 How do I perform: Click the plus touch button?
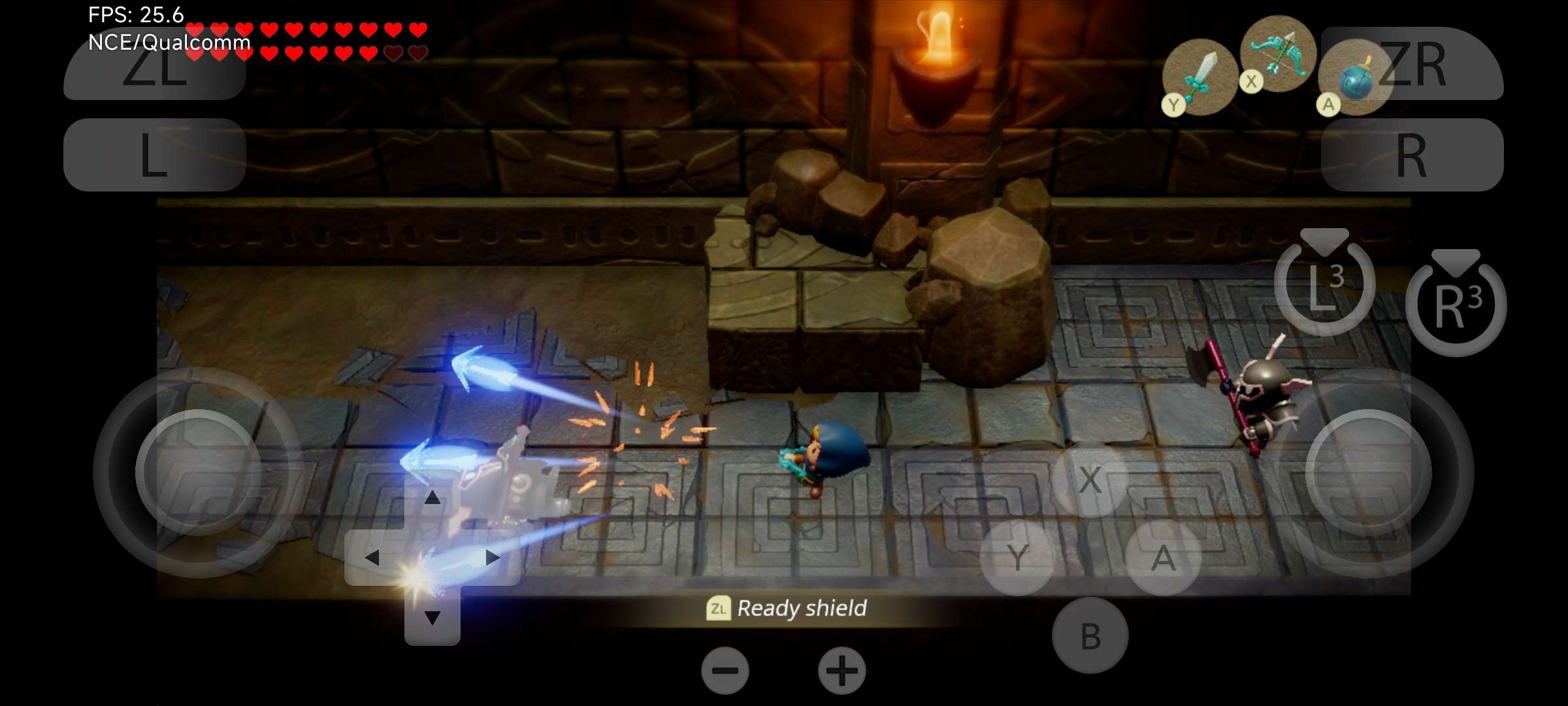coord(841,671)
